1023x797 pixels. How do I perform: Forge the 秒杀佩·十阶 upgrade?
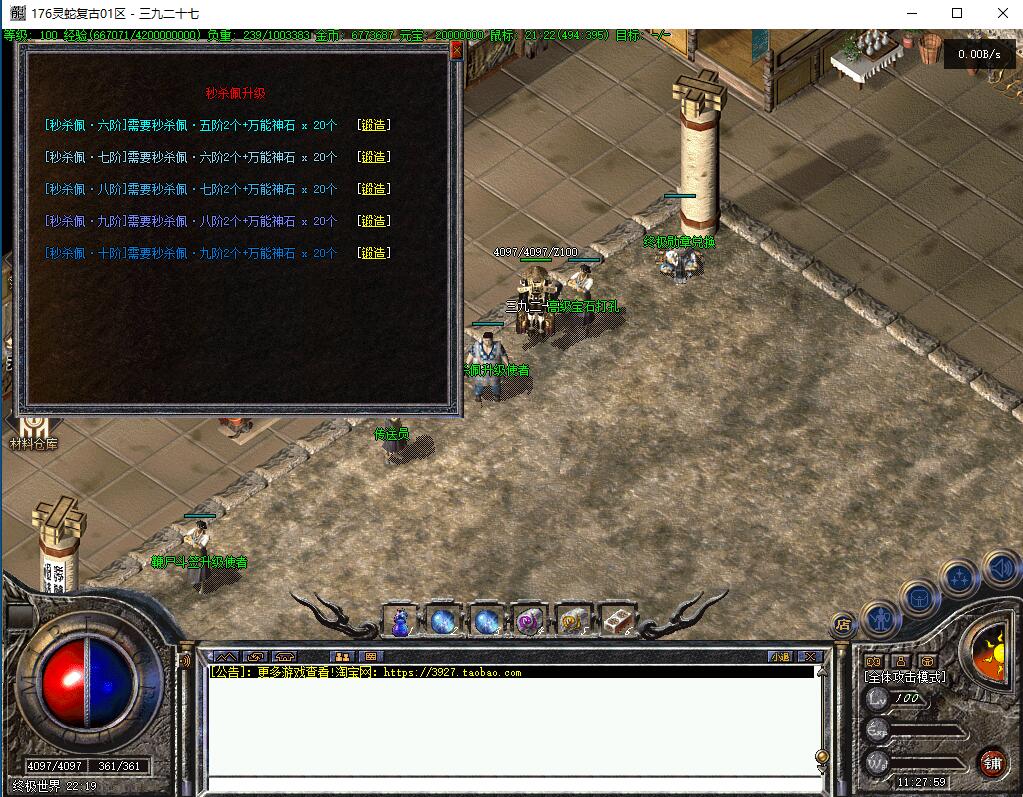373,253
